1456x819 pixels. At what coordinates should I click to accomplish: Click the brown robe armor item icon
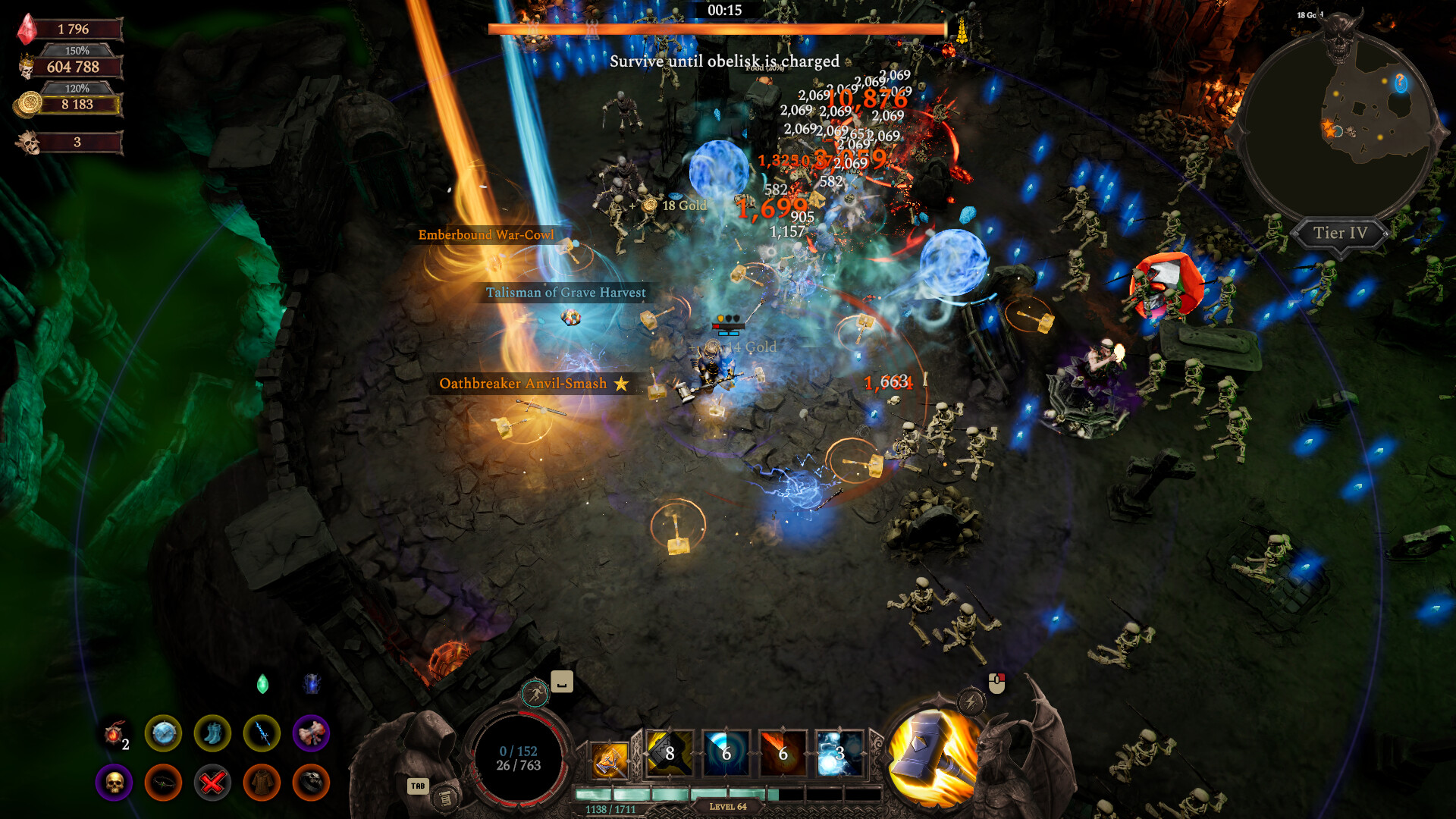[x=262, y=783]
